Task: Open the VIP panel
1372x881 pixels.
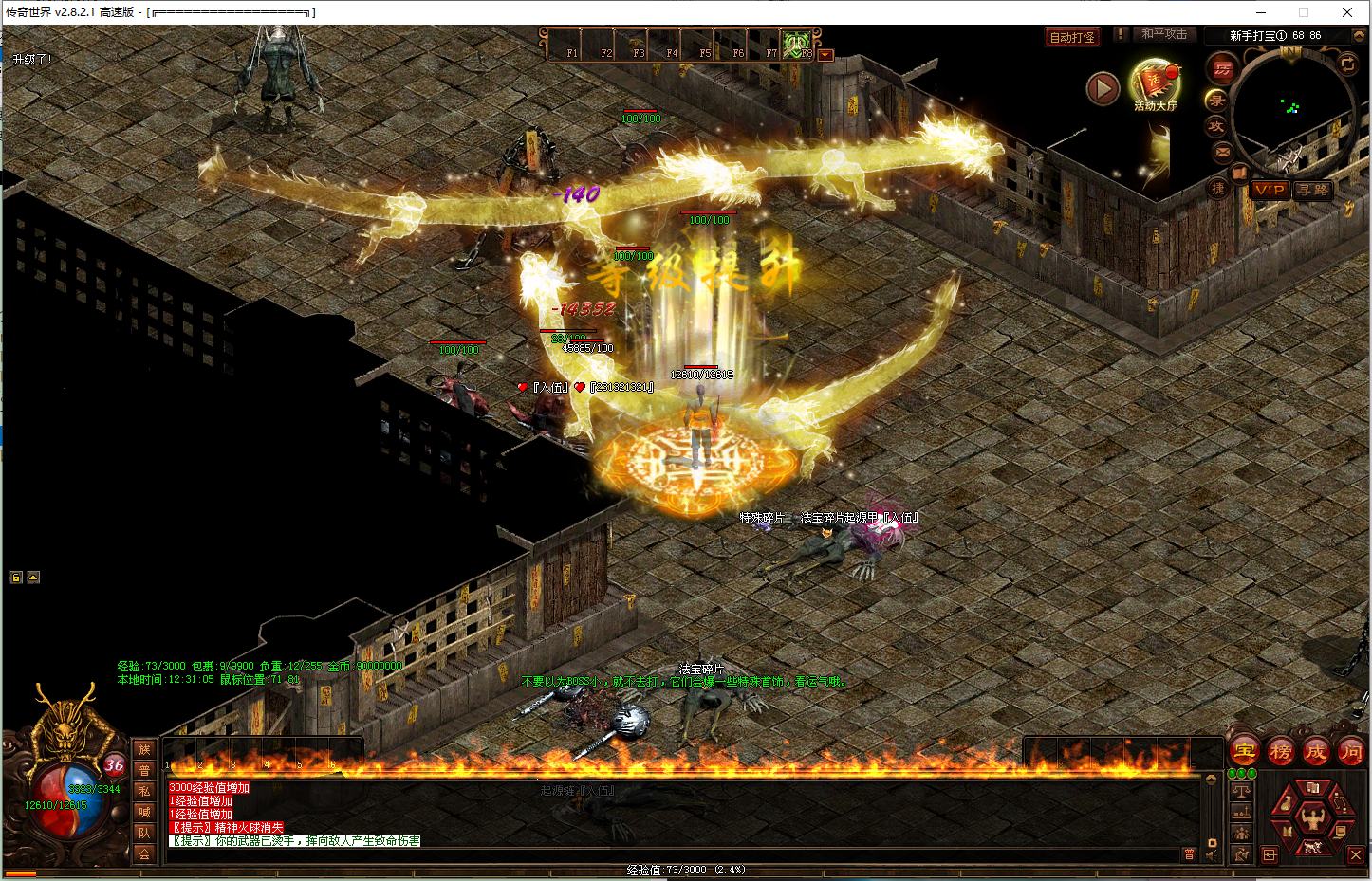Action: pos(1269,190)
